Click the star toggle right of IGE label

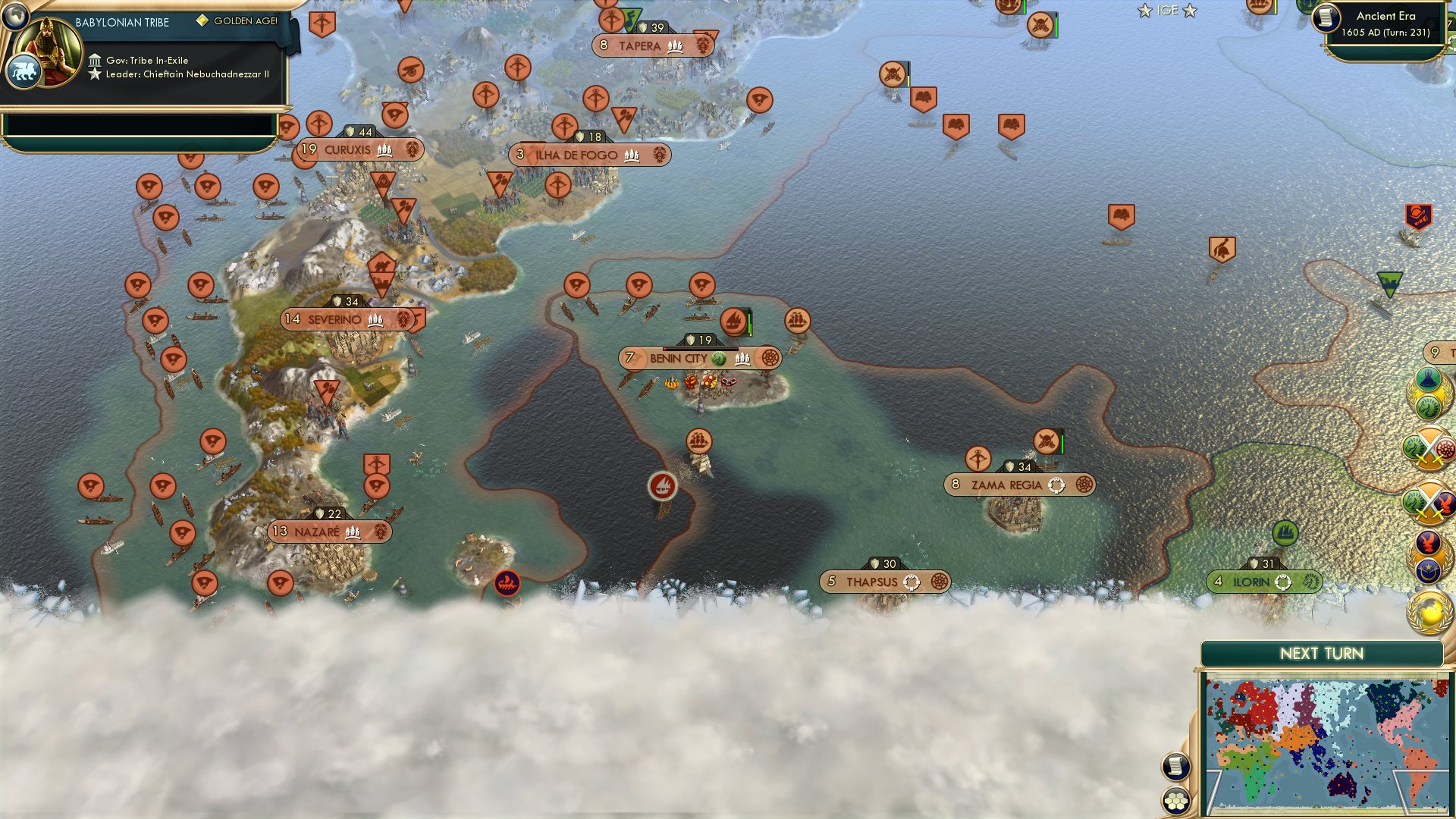[1188, 11]
